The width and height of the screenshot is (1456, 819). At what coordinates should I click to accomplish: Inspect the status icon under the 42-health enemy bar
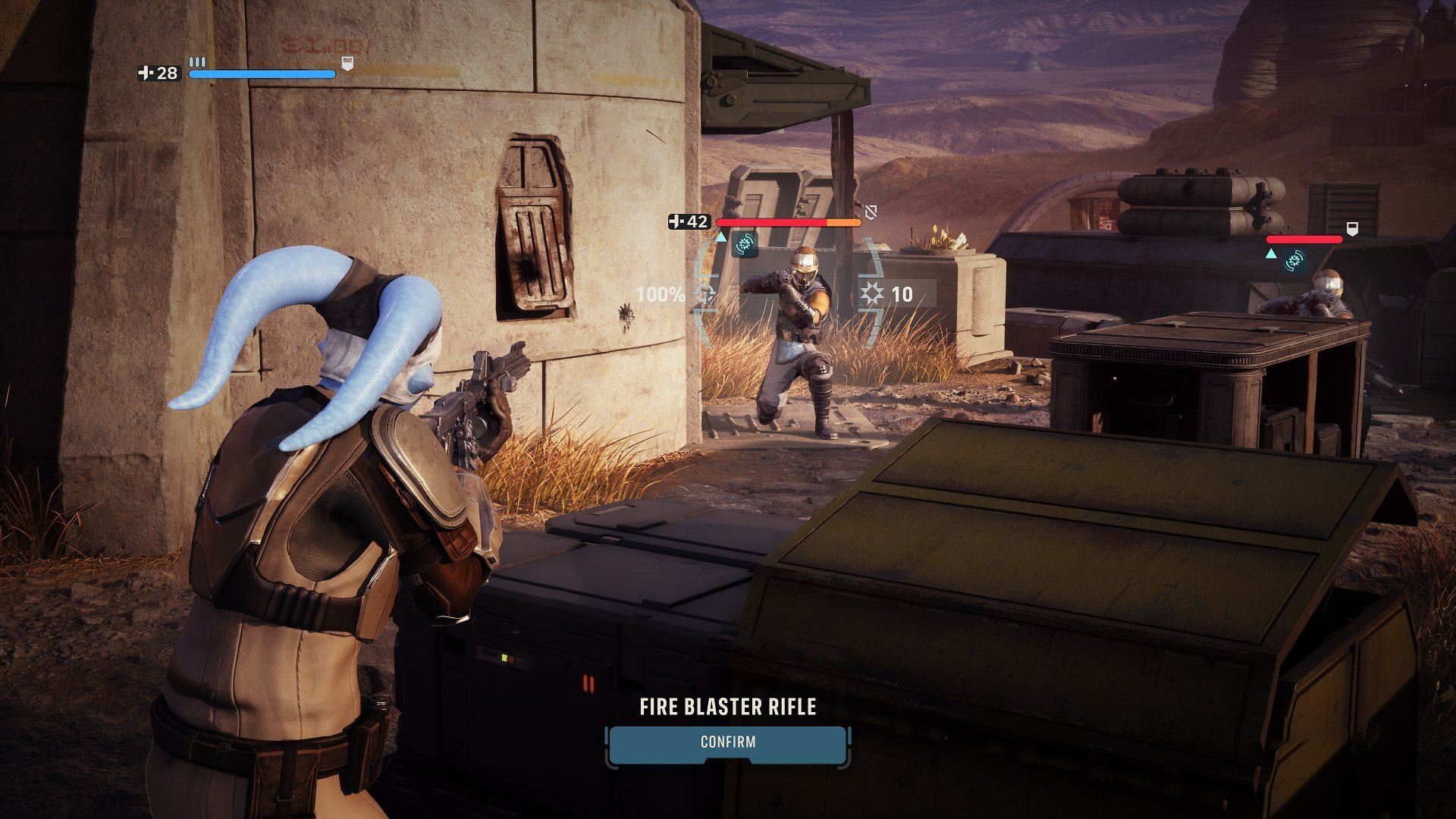click(x=744, y=244)
